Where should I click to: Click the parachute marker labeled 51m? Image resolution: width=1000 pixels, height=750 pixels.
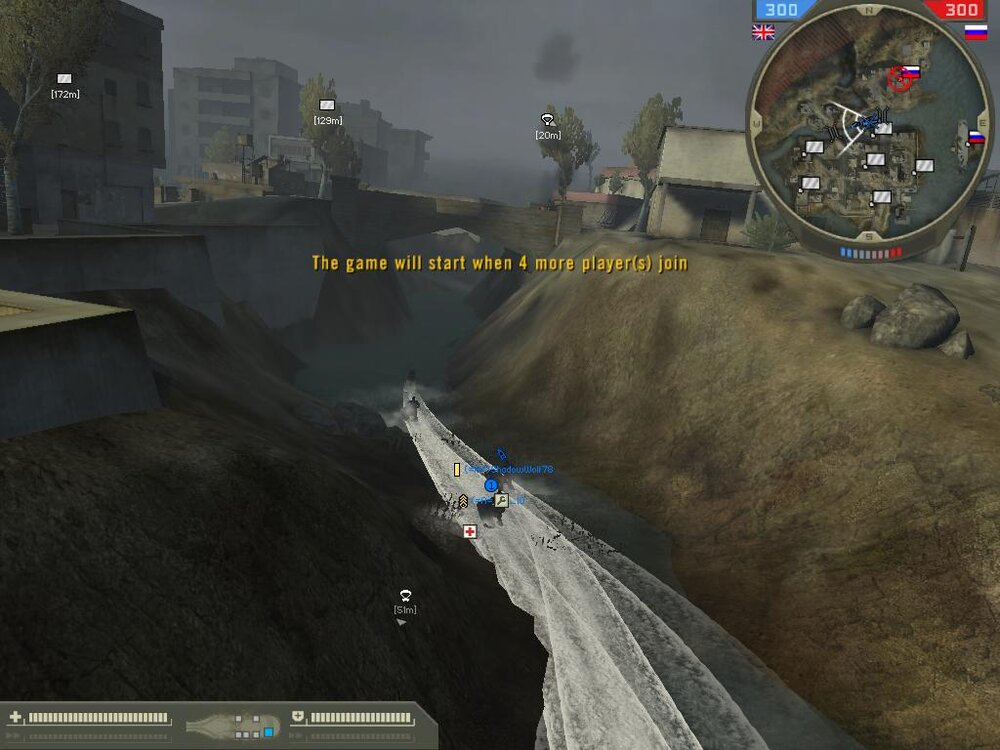point(405,595)
